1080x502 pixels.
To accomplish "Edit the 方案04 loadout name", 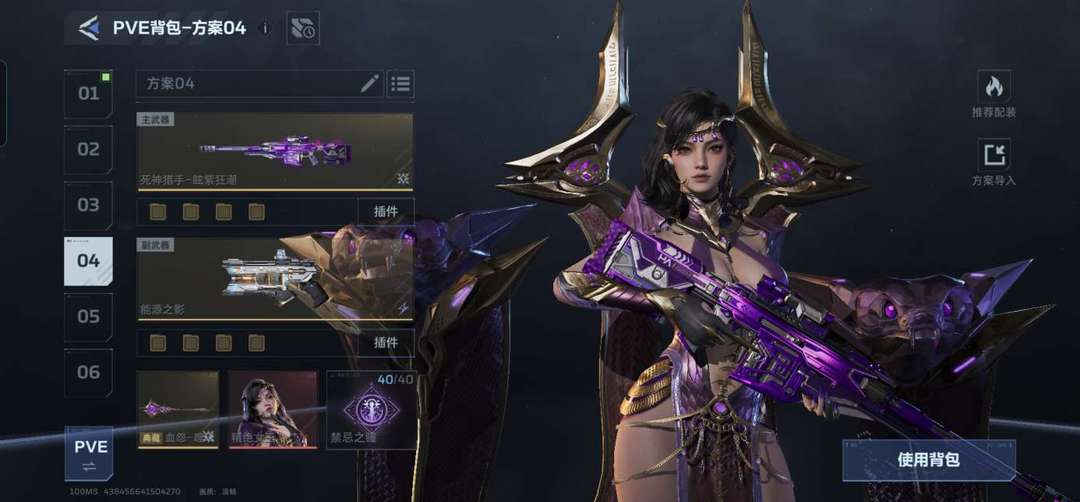I will tap(369, 84).
